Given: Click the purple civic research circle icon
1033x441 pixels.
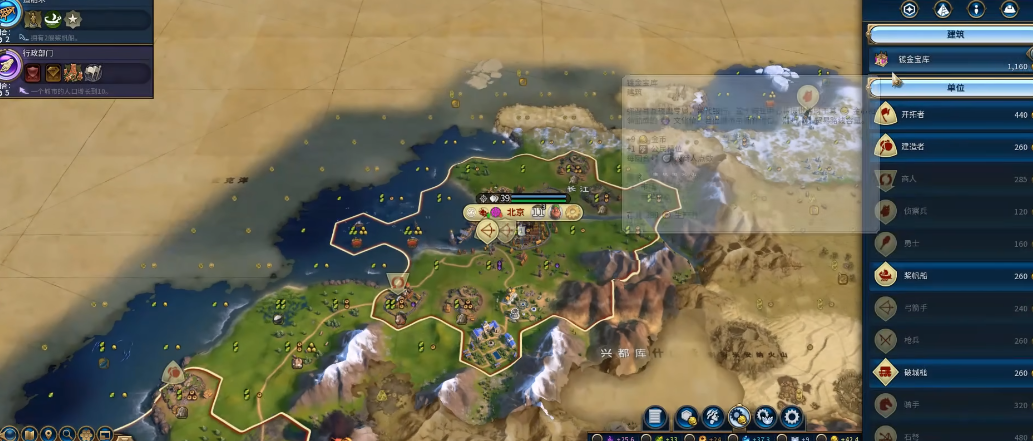Looking at the screenshot, I should click(10, 66).
